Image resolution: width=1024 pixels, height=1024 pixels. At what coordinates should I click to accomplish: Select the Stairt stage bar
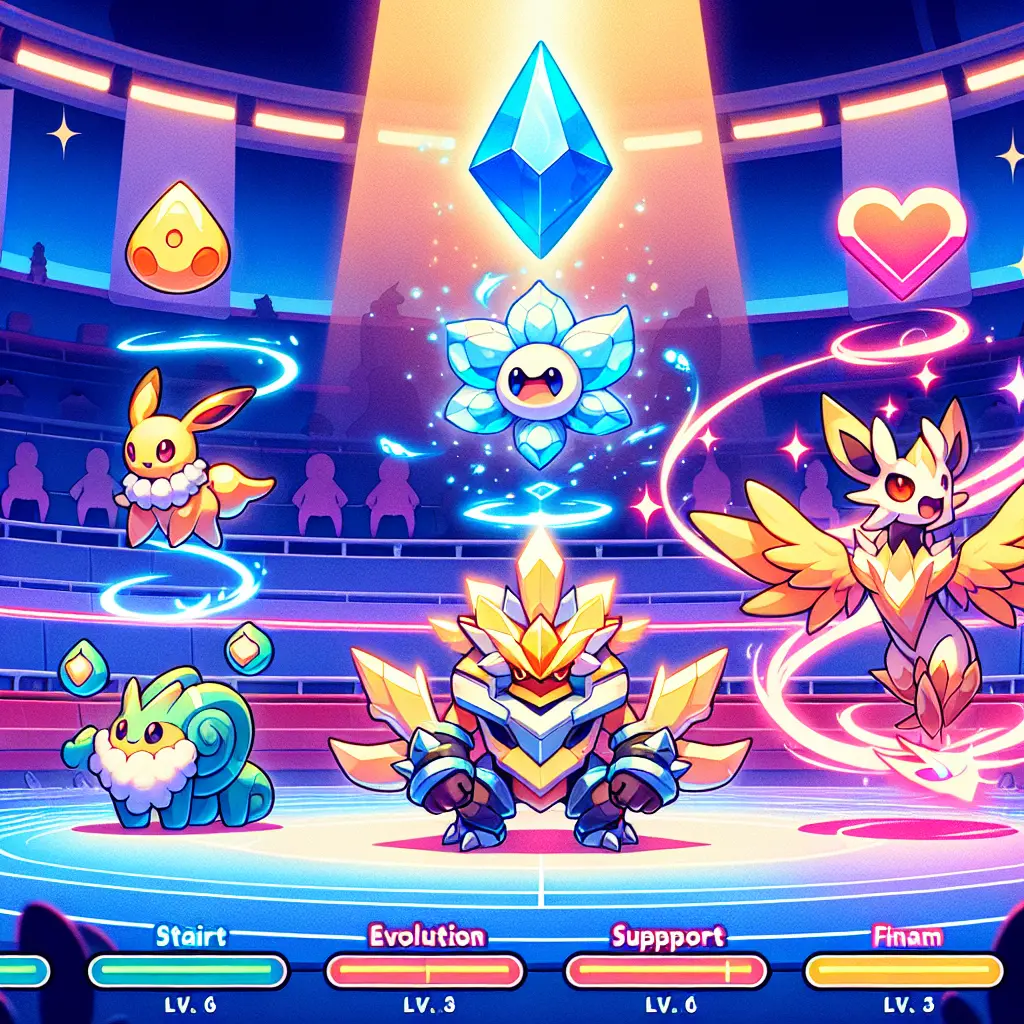point(189,969)
